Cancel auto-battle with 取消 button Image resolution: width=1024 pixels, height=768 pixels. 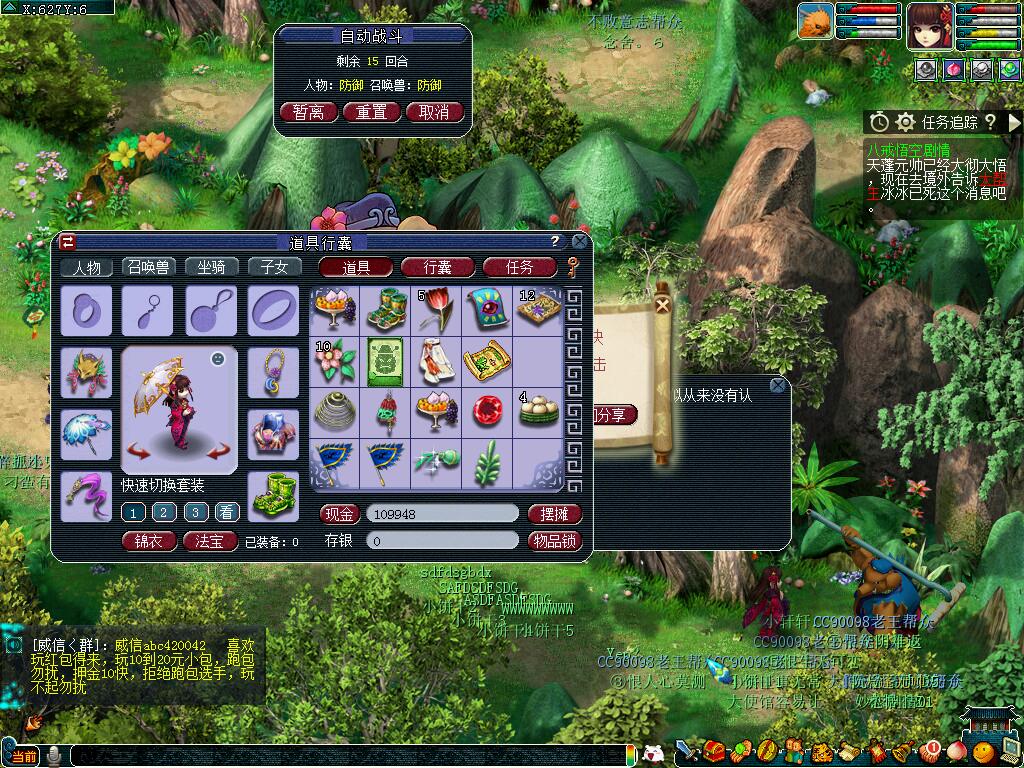(435, 112)
